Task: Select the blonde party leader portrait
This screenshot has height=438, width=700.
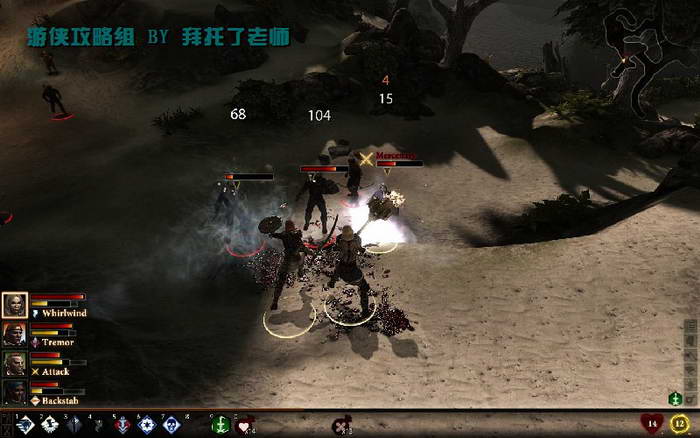Action: [15, 305]
